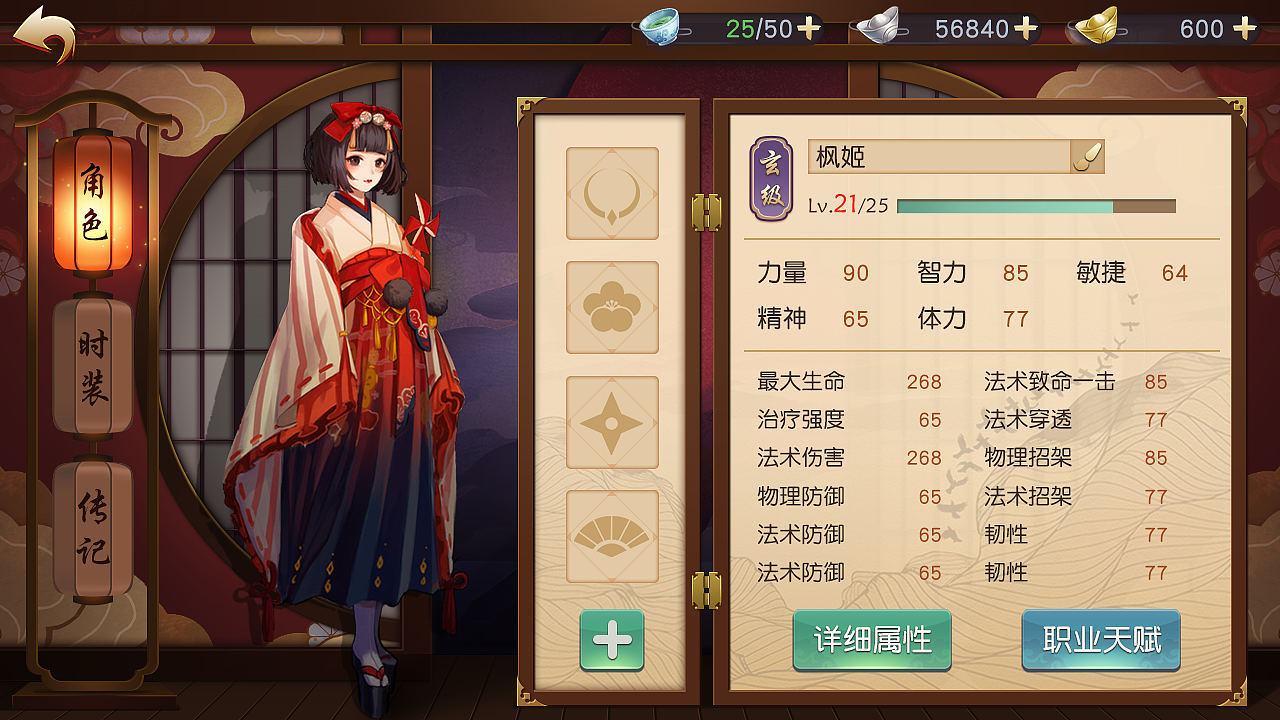Image resolution: width=1280 pixels, height=720 pixels.
Task: Switch to the 角色 character tab
Action: (93, 203)
